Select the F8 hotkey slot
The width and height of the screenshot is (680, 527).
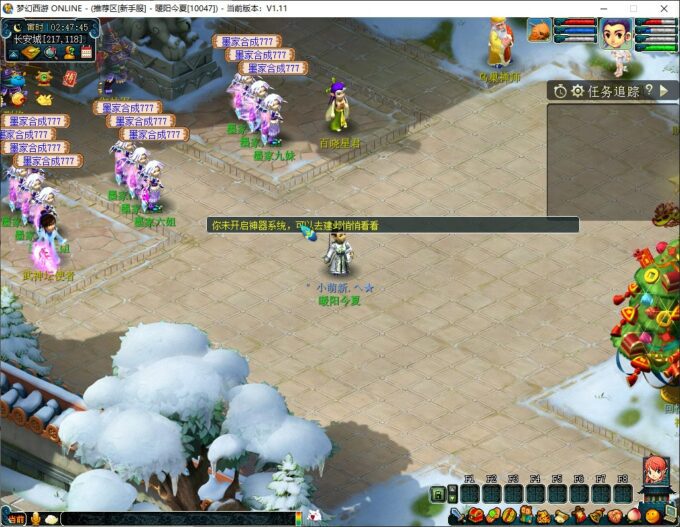tap(622, 493)
